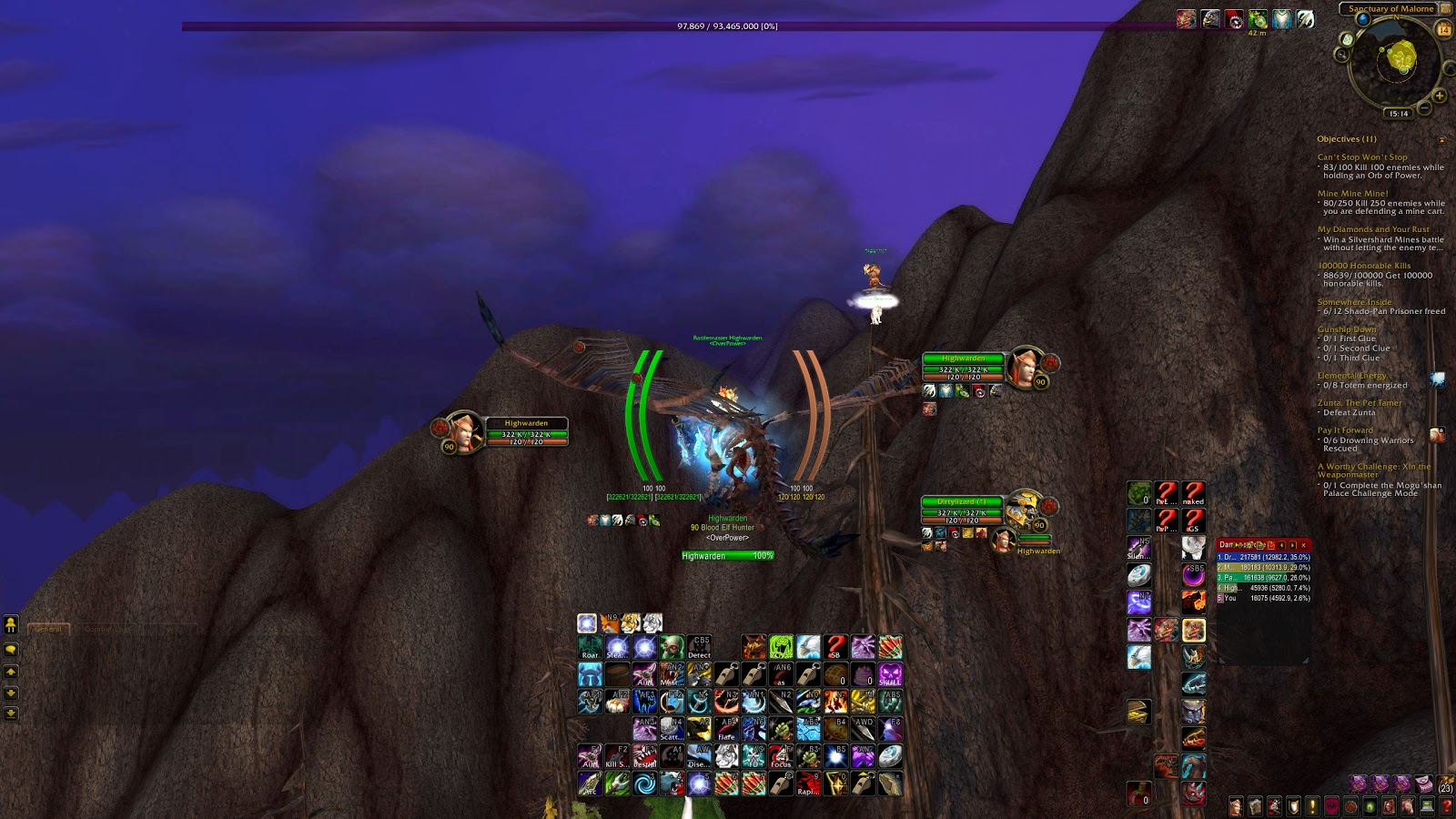Open the calendar showing day 14
1456x819 pixels.
pos(1442,27)
